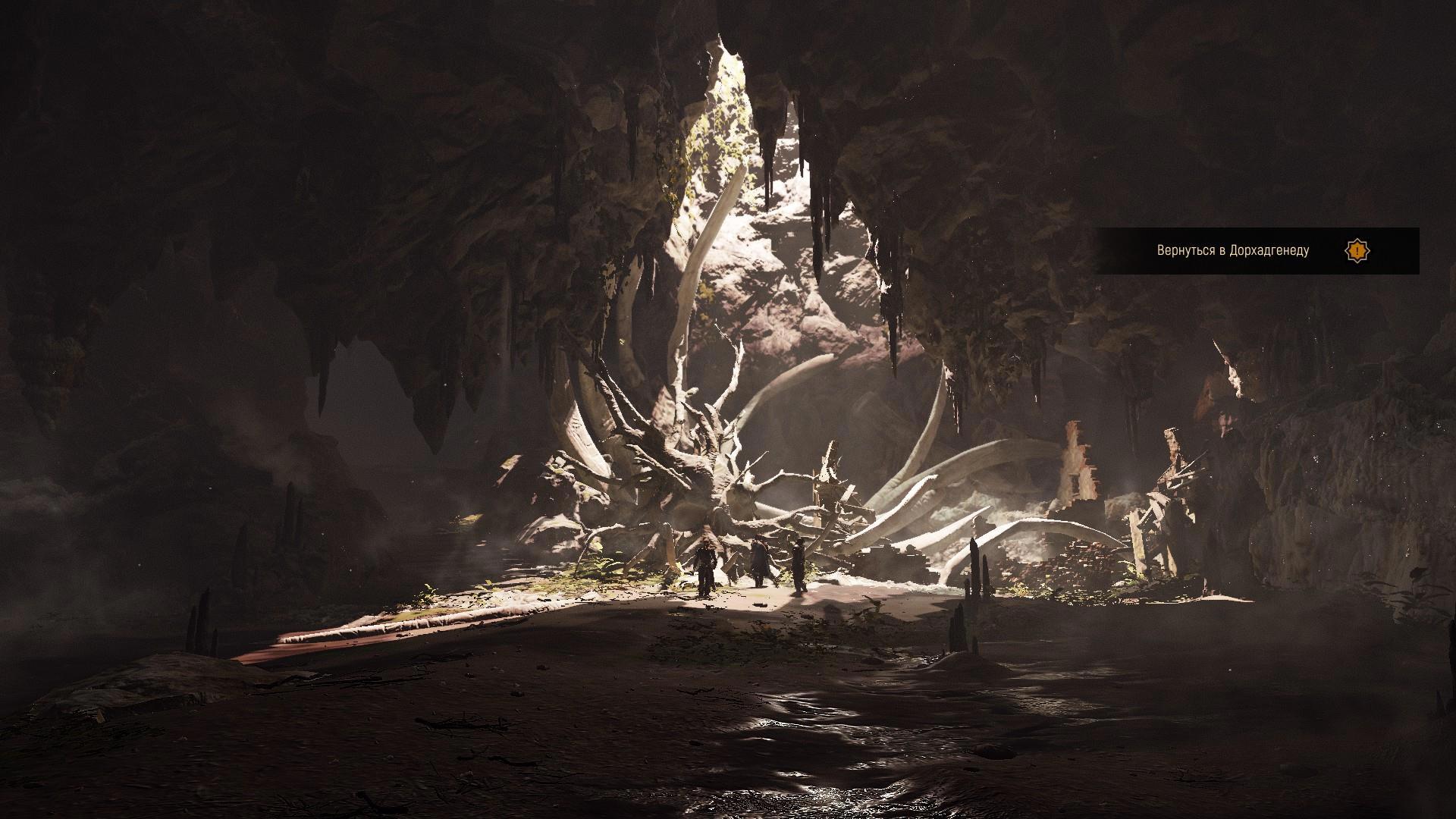Select the 'Вернуться в Дорхадгенеду' quest tracker
The image size is (1456, 819).
coord(1232,250)
